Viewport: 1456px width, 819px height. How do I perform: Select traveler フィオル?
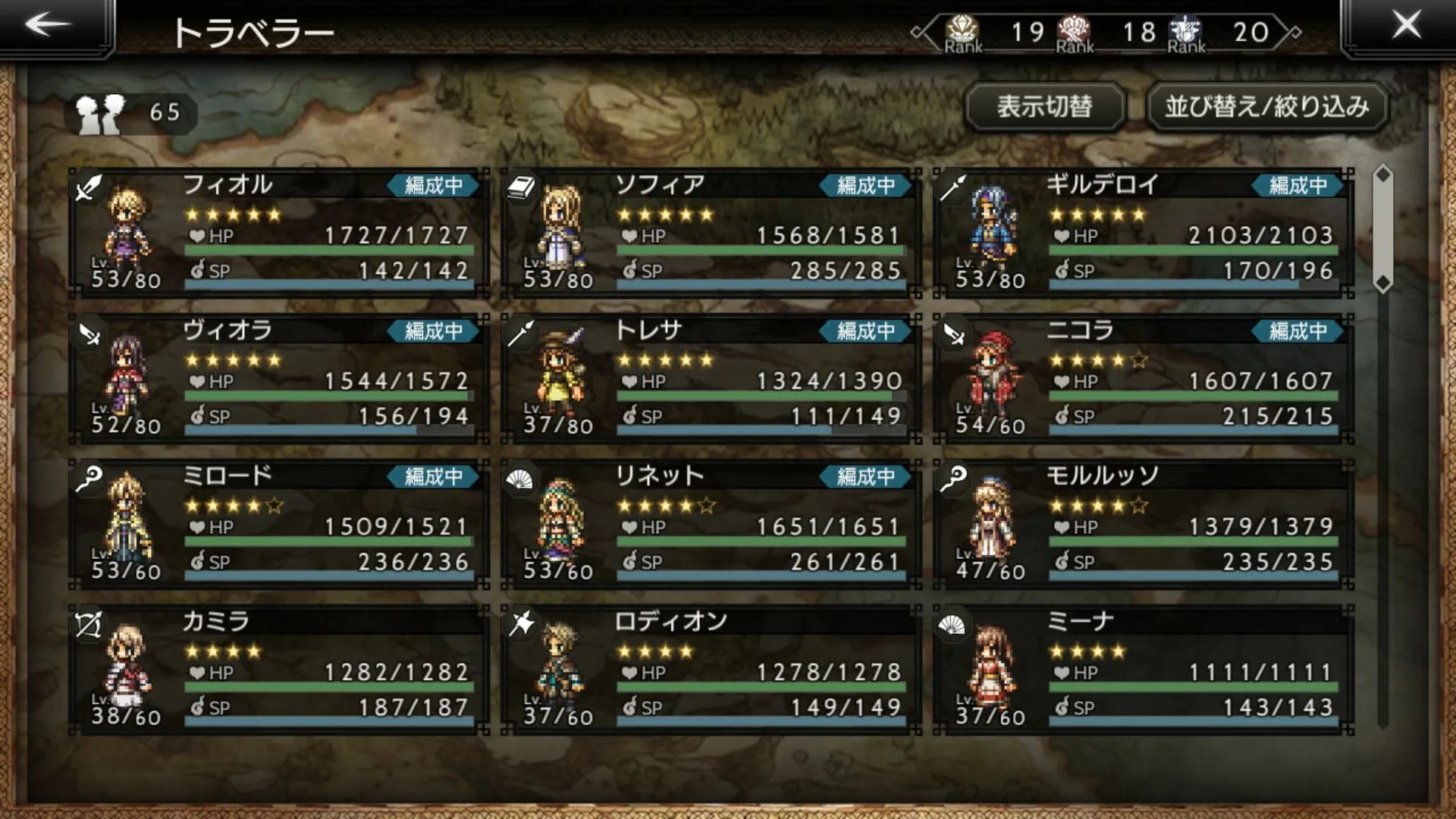click(278, 232)
